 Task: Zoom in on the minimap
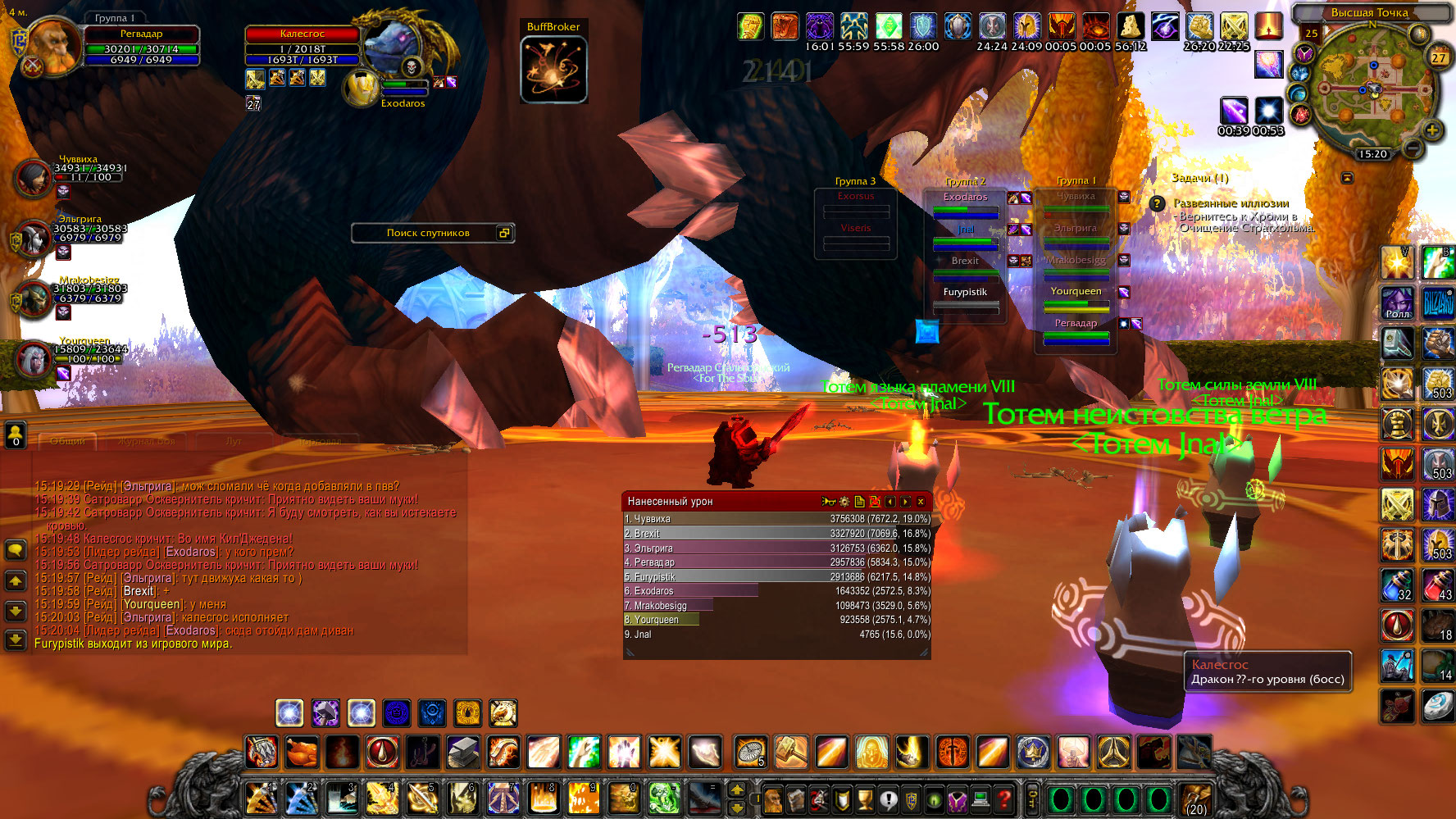tap(1432, 130)
